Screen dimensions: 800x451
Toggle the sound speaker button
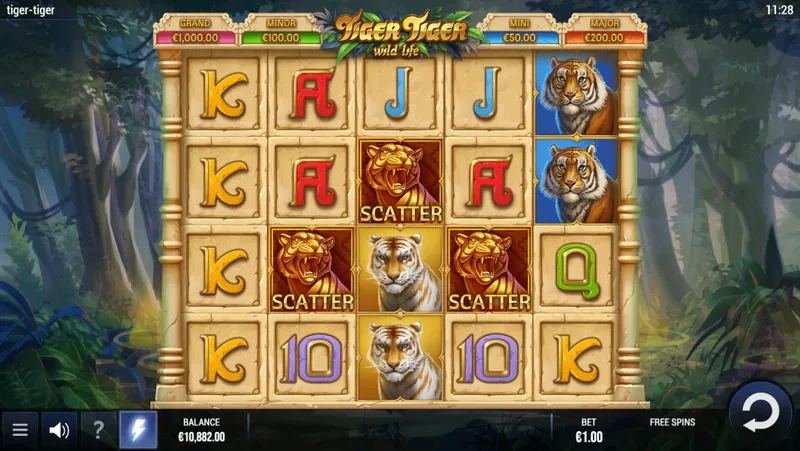pos(59,430)
